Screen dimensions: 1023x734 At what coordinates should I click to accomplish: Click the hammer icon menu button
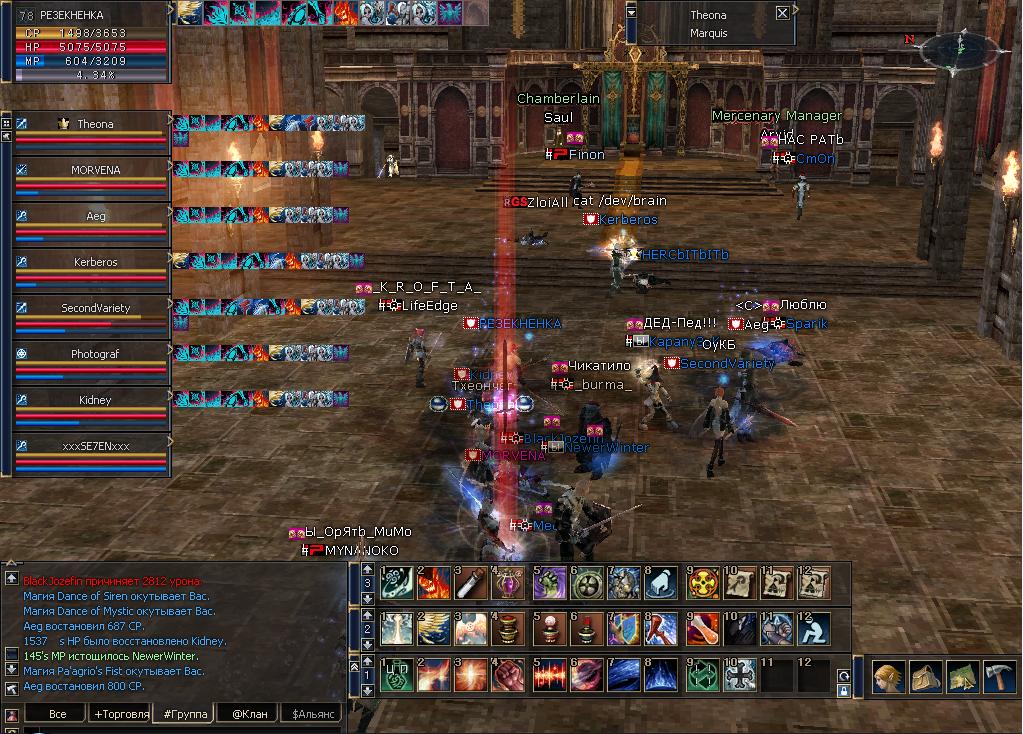[998, 676]
